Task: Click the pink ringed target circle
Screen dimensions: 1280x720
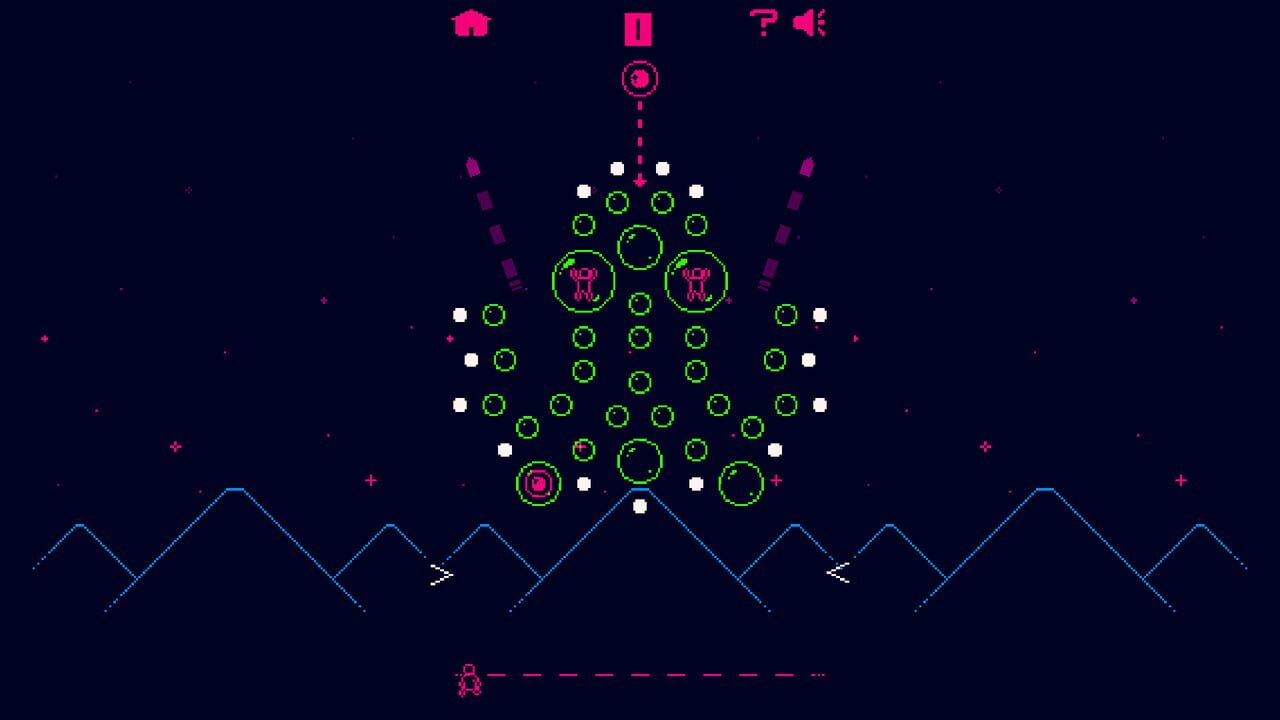Action: 536,483
